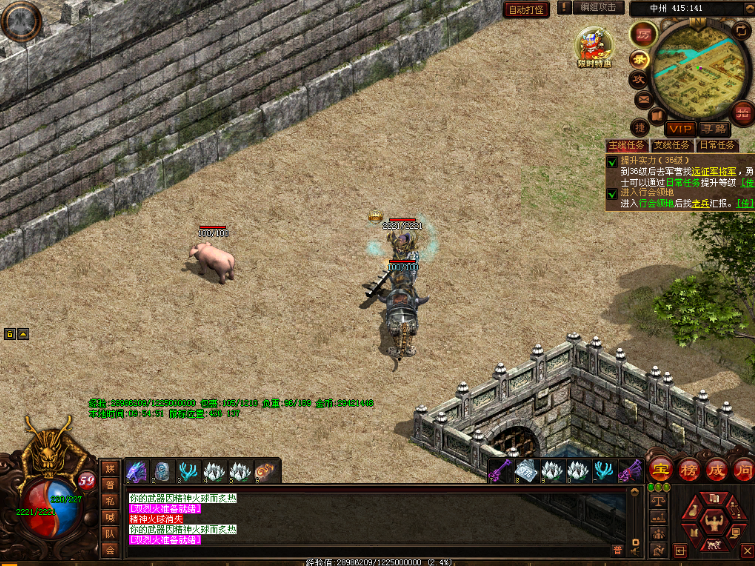Click the 编组攻击 group attack button
This screenshot has width=755, height=566.
600,8
